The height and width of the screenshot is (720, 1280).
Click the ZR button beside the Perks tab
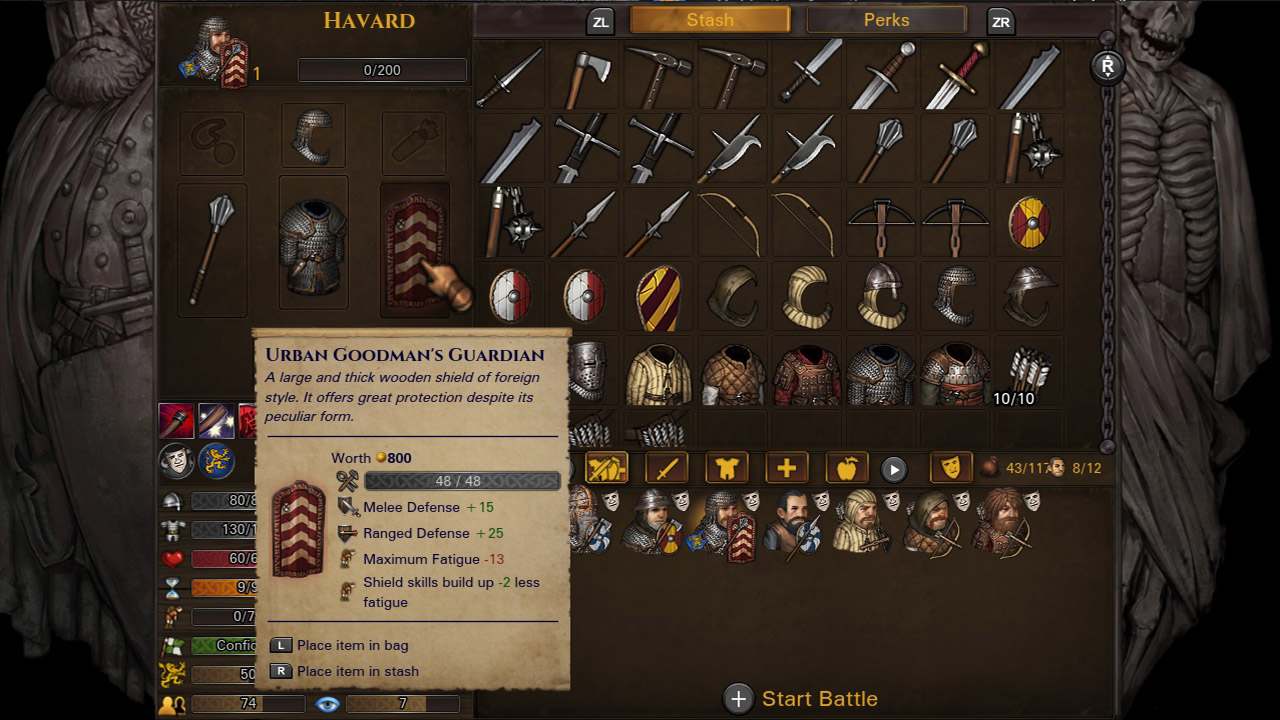click(1000, 19)
